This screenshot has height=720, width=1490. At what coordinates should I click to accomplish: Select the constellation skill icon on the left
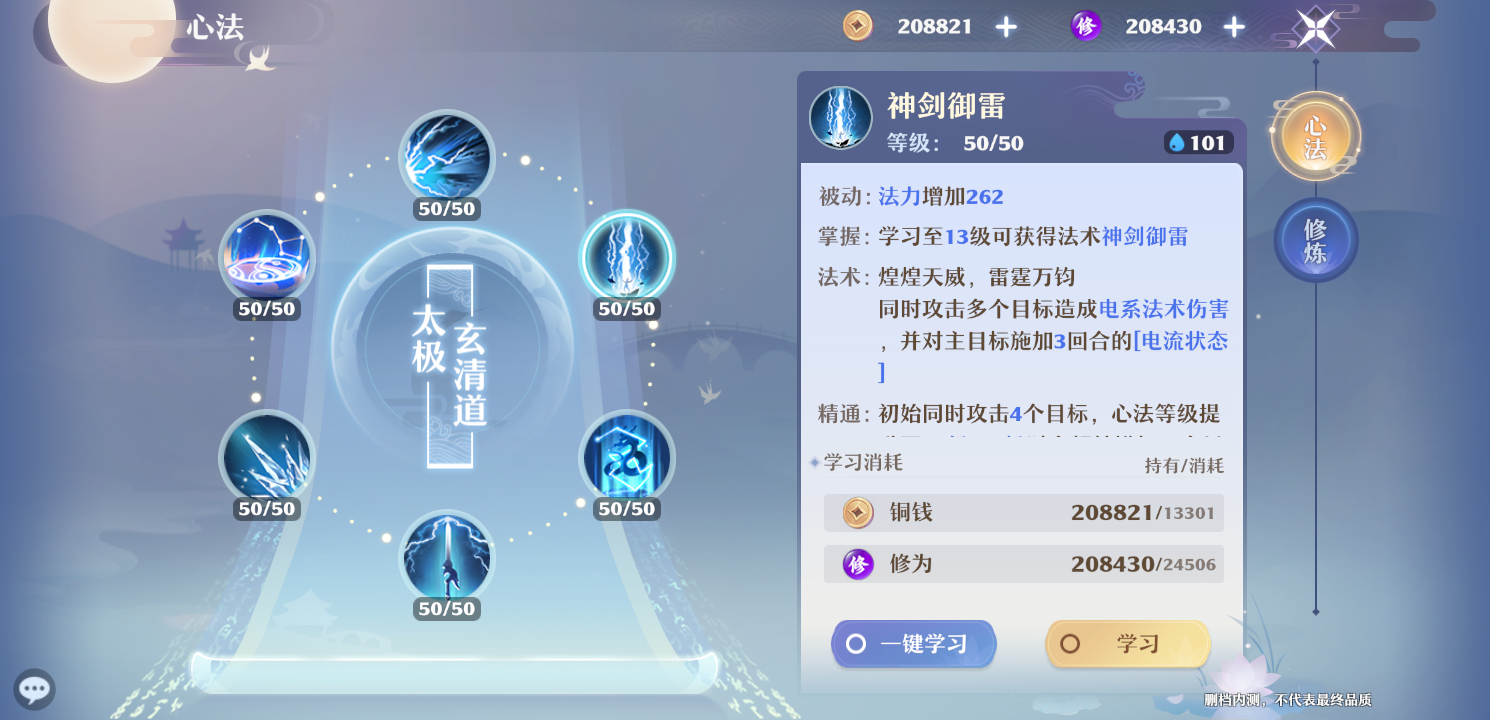tap(267, 257)
